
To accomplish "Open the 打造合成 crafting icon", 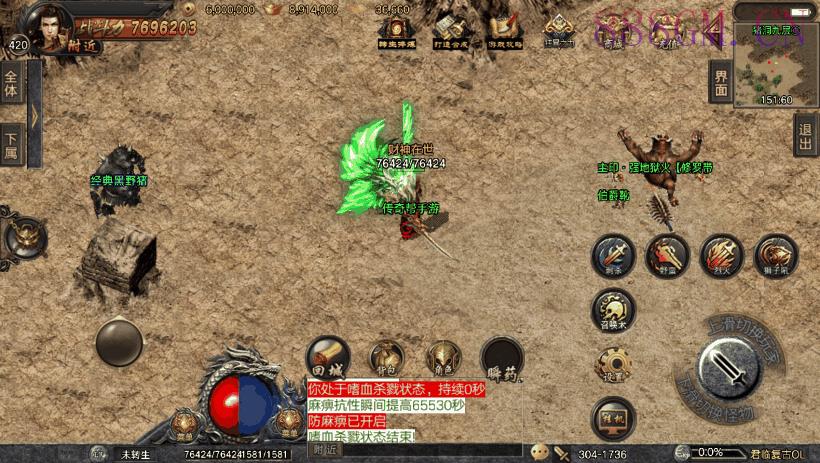I will (x=448, y=29).
